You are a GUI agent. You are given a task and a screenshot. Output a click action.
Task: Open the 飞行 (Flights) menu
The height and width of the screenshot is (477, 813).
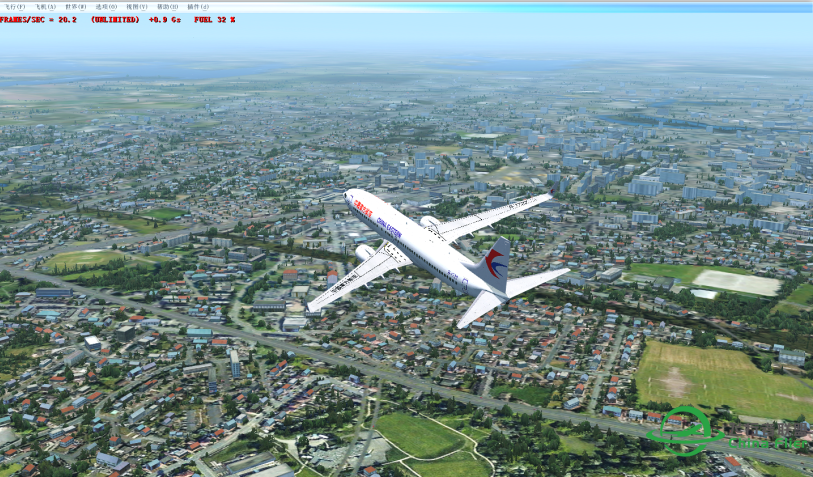(x=15, y=7)
